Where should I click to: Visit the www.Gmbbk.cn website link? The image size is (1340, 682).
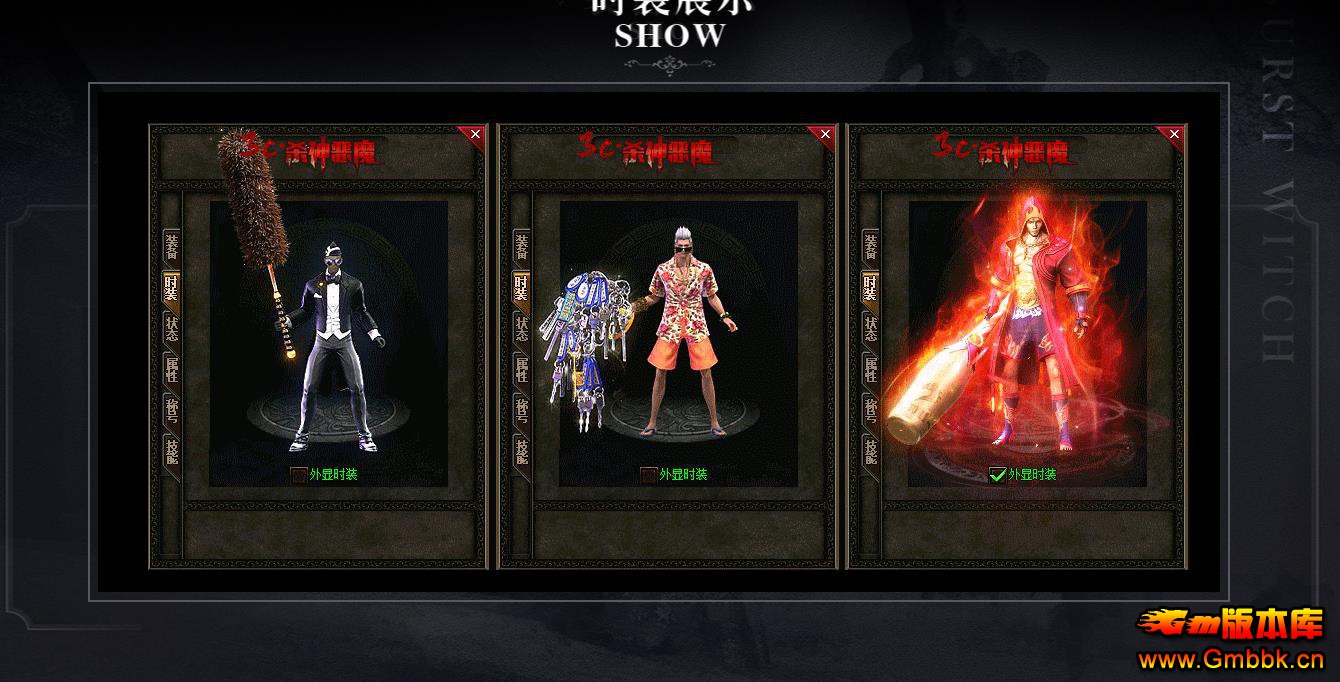tap(1231, 660)
